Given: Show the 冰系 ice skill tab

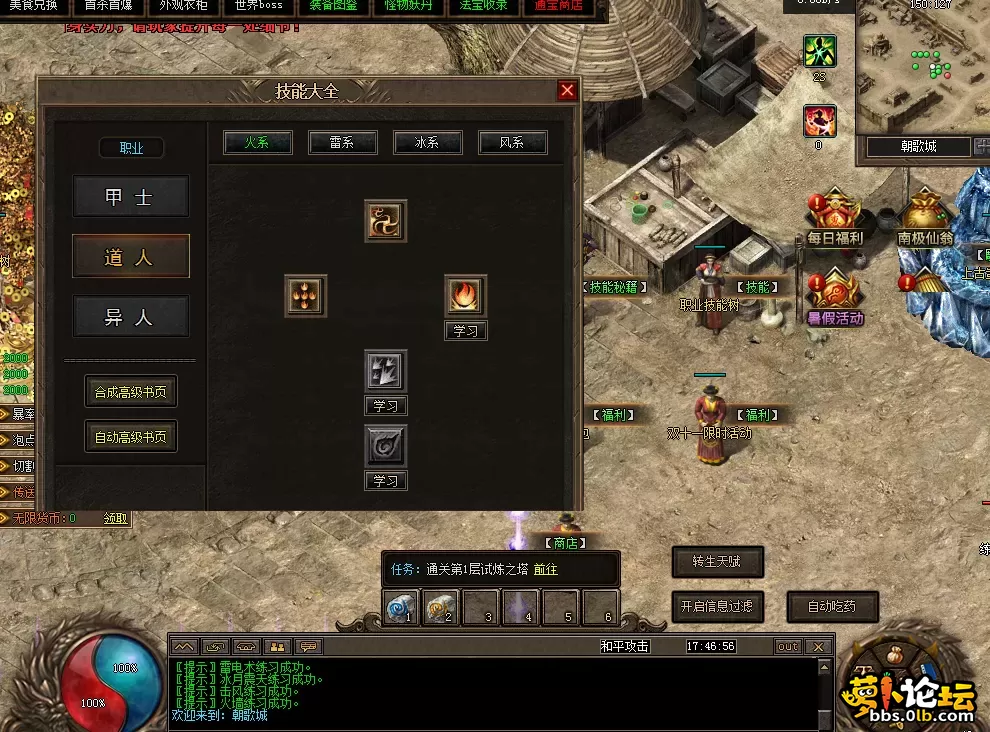Looking at the screenshot, I should (x=428, y=142).
